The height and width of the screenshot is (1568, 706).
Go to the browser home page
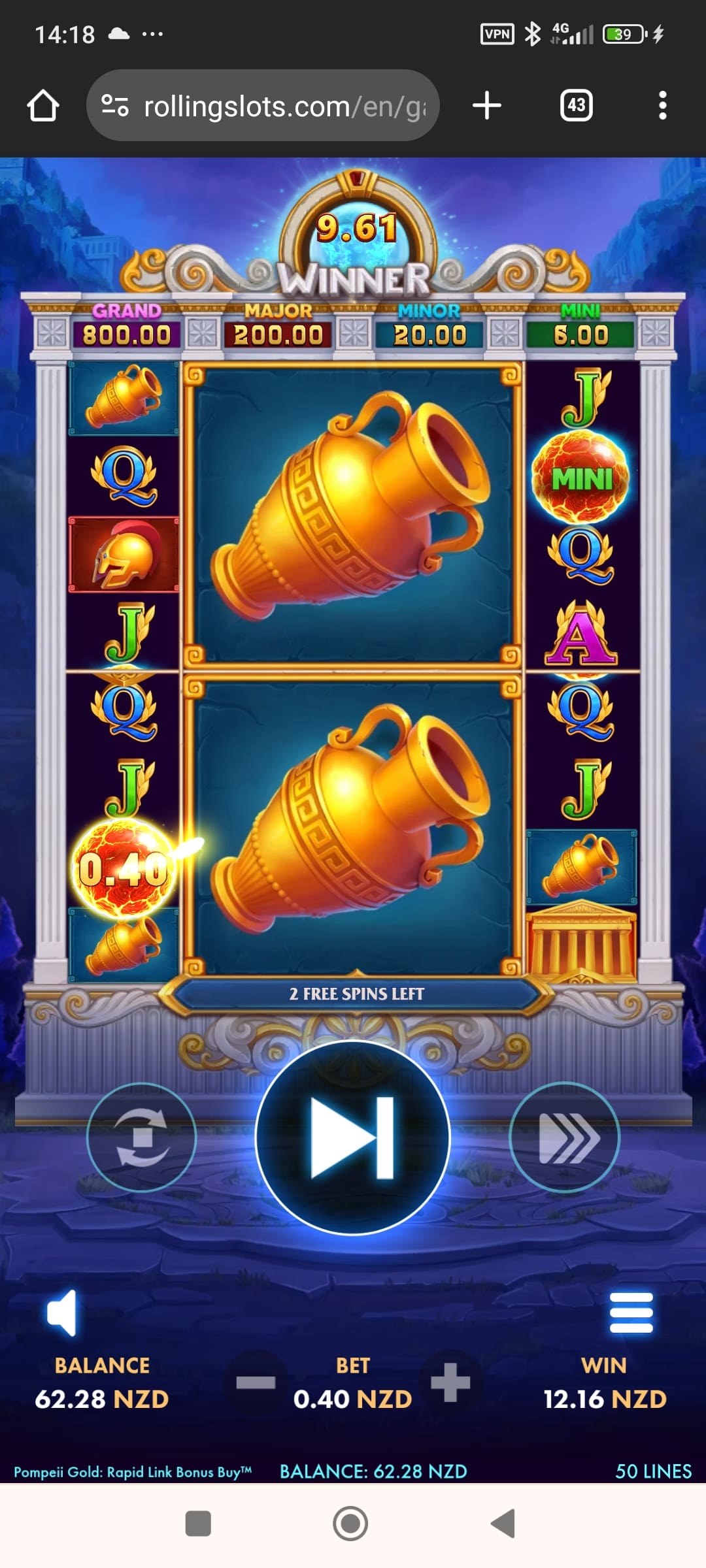[43, 106]
